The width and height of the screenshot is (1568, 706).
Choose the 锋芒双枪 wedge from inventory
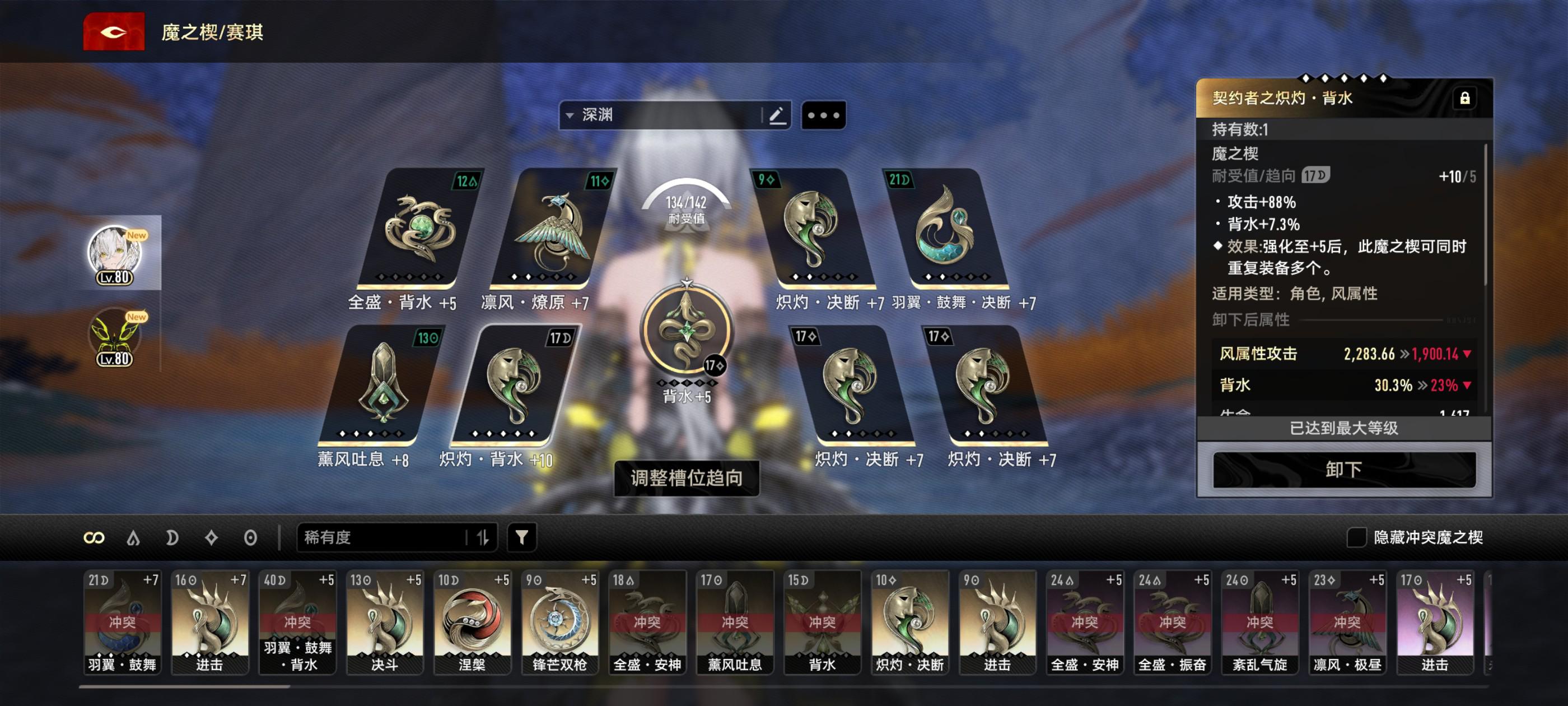pyautogui.click(x=559, y=621)
